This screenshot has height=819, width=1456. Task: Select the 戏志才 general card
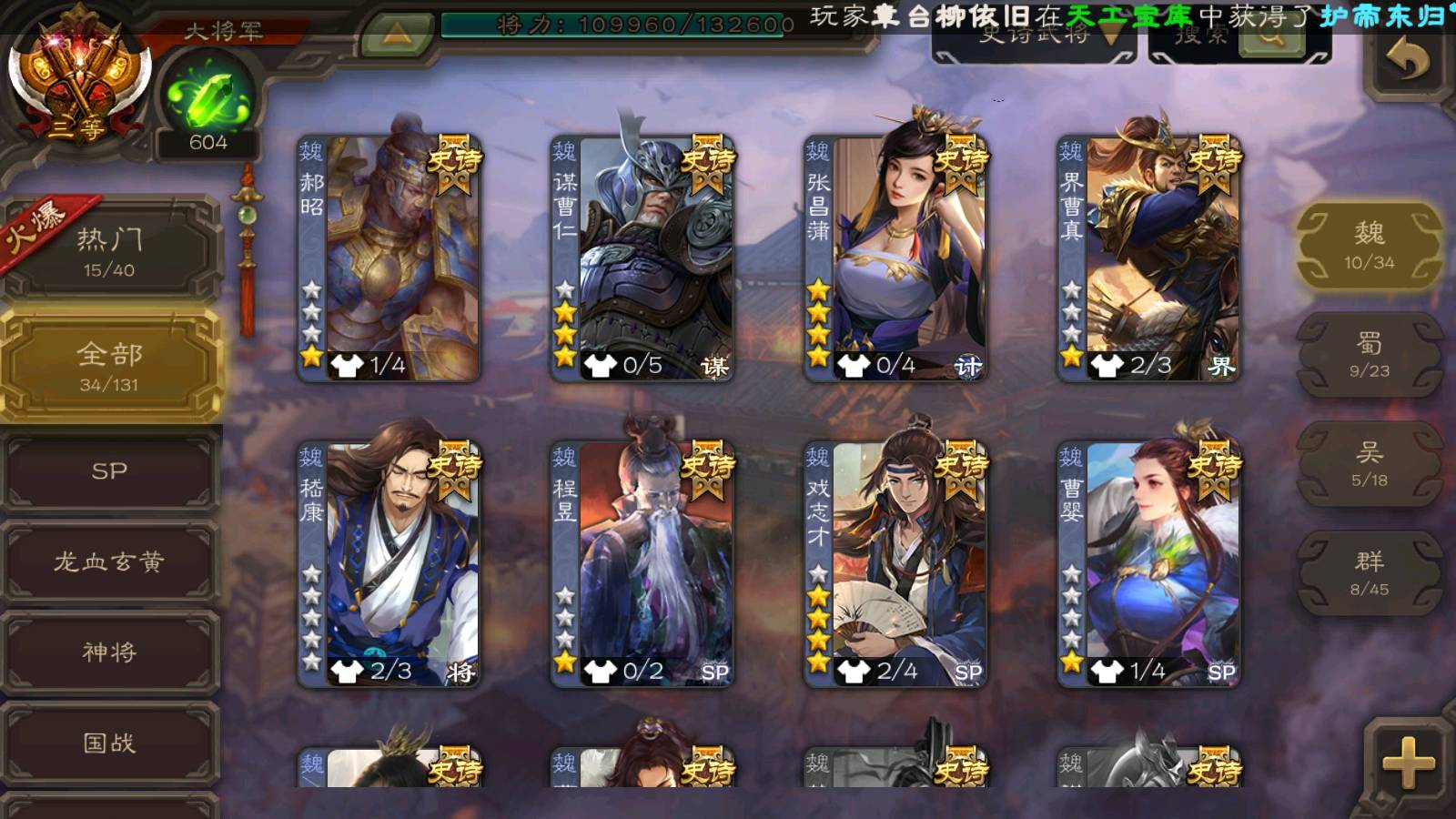[x=895, y=564]
